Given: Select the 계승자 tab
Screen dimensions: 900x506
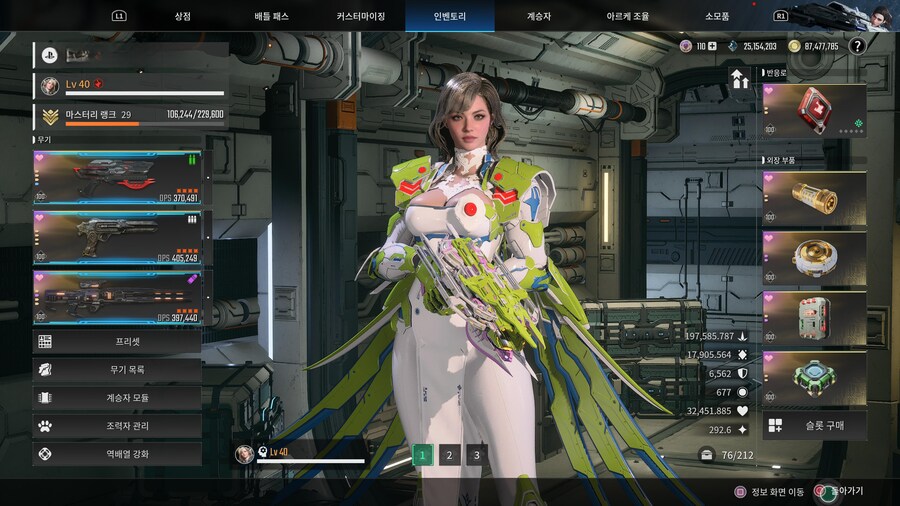Looking at the screenshot, I should point(537,16).
